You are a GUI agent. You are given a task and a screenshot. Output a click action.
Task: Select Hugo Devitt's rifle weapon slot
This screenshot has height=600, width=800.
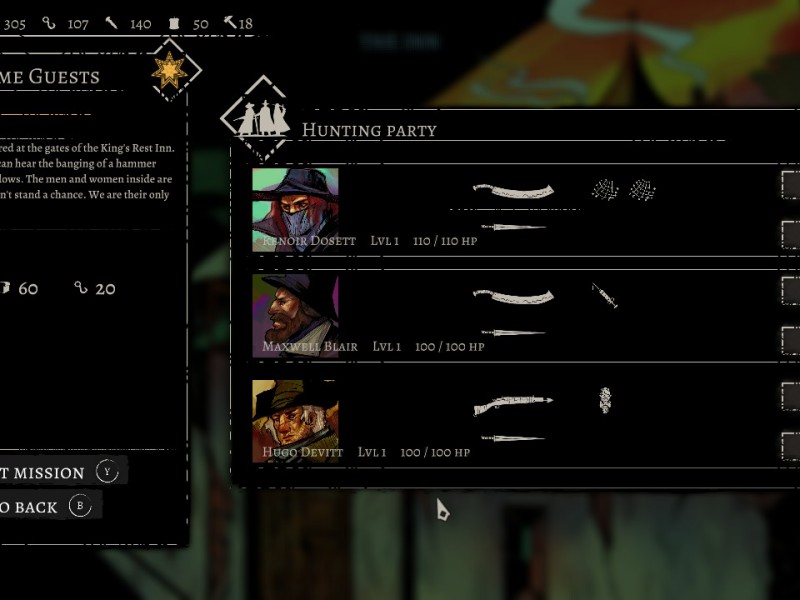pyautogui.click(x=513, y=404)
